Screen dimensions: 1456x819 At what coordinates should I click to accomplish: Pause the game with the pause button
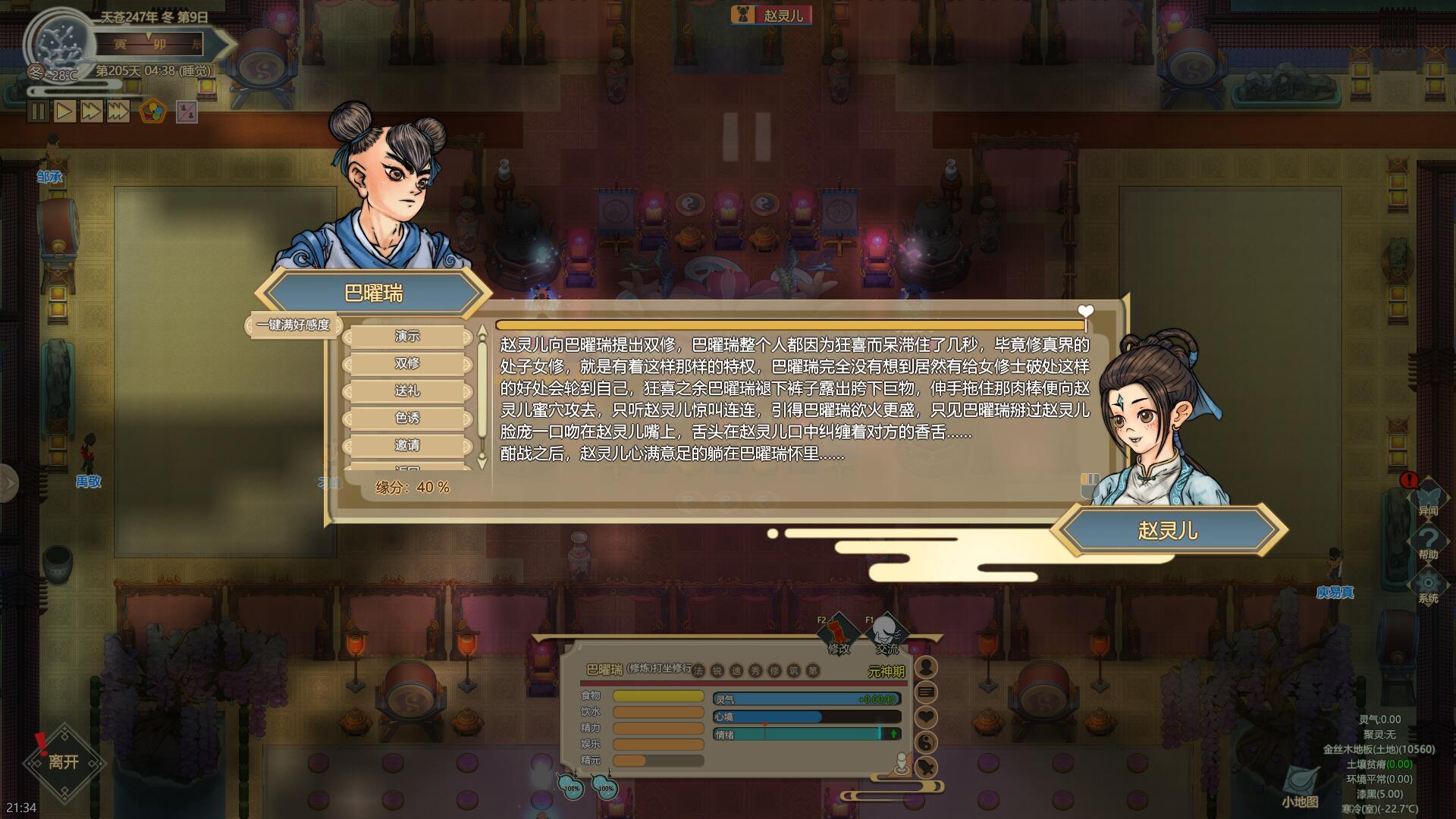coord(38,111)
